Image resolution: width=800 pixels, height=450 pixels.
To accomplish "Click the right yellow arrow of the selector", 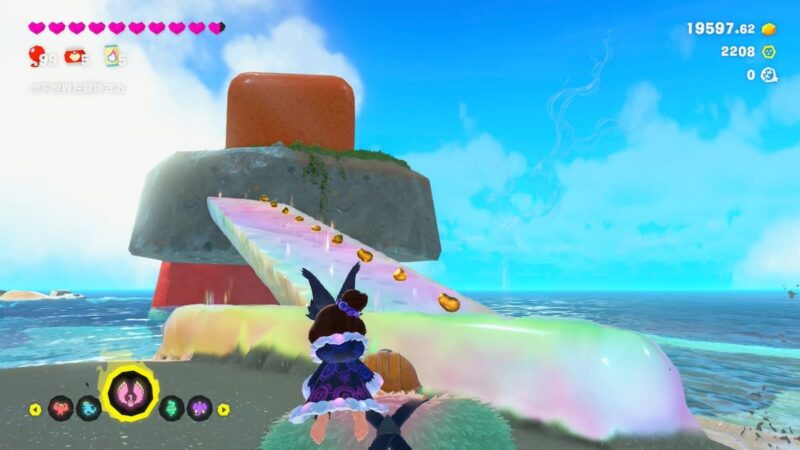I will (224, 409).
